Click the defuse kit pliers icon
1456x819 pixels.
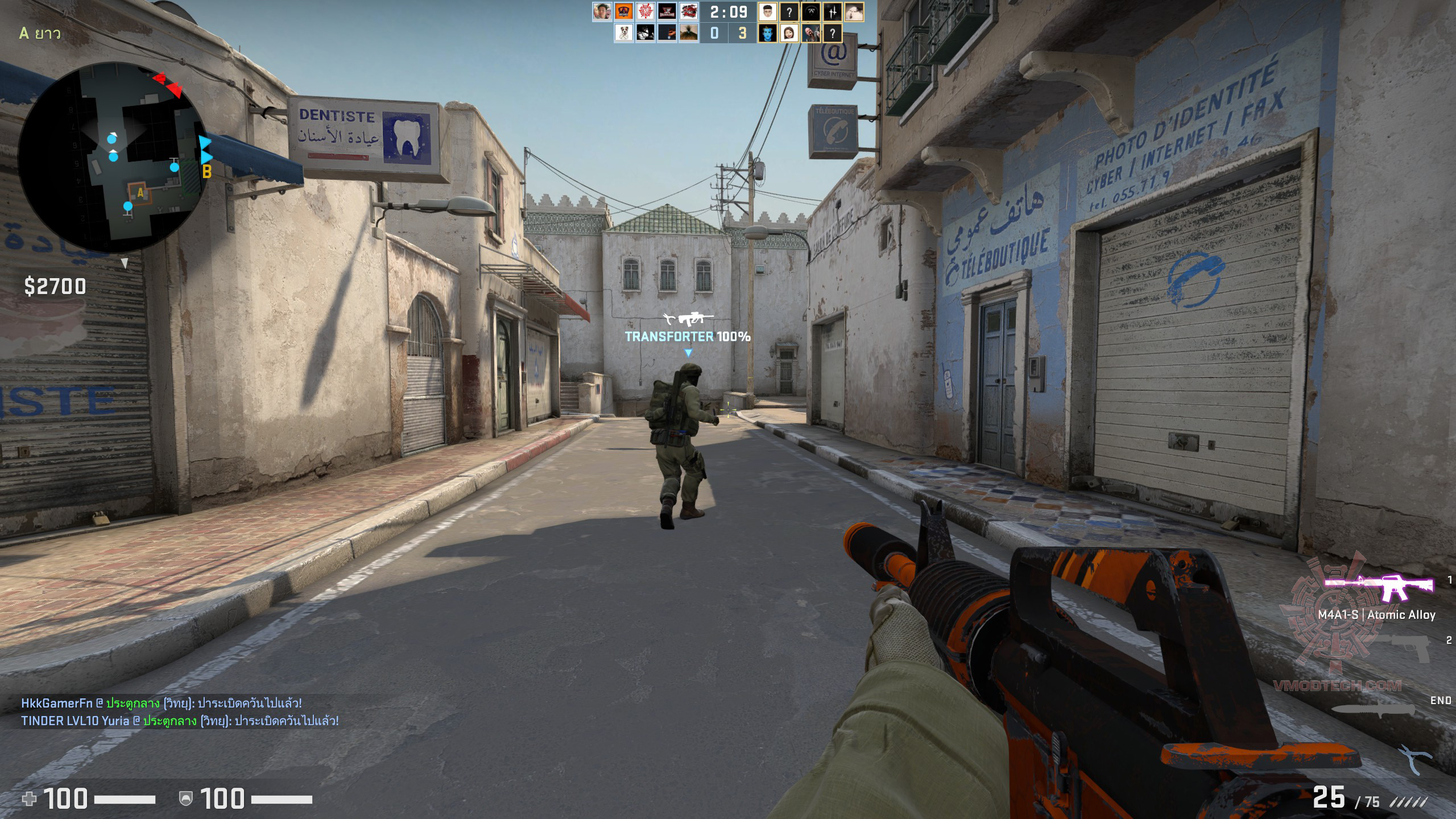[x=1416, y=759]
